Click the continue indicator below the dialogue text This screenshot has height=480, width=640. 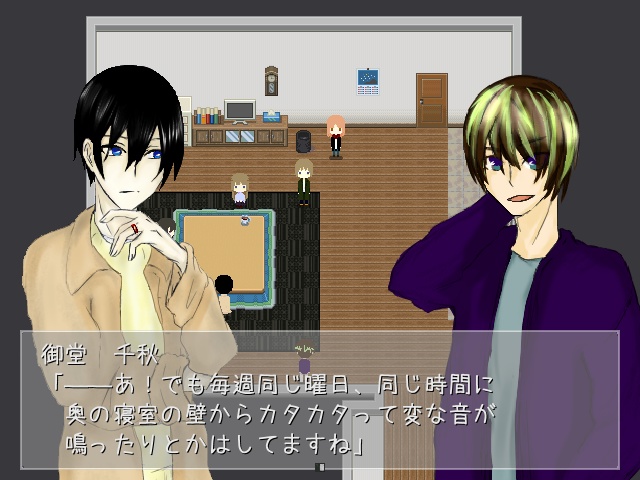[x=320, y=467]
